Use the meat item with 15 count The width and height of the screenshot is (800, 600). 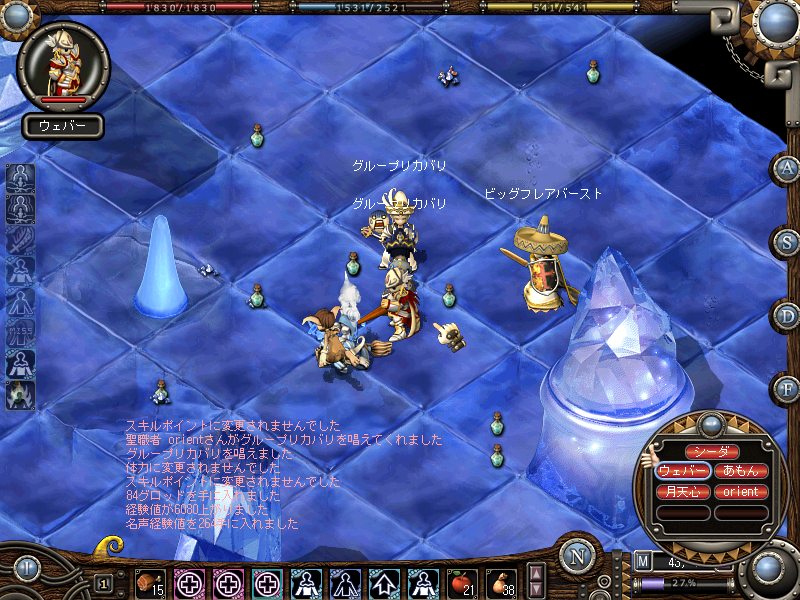click(x=151, y=581)
